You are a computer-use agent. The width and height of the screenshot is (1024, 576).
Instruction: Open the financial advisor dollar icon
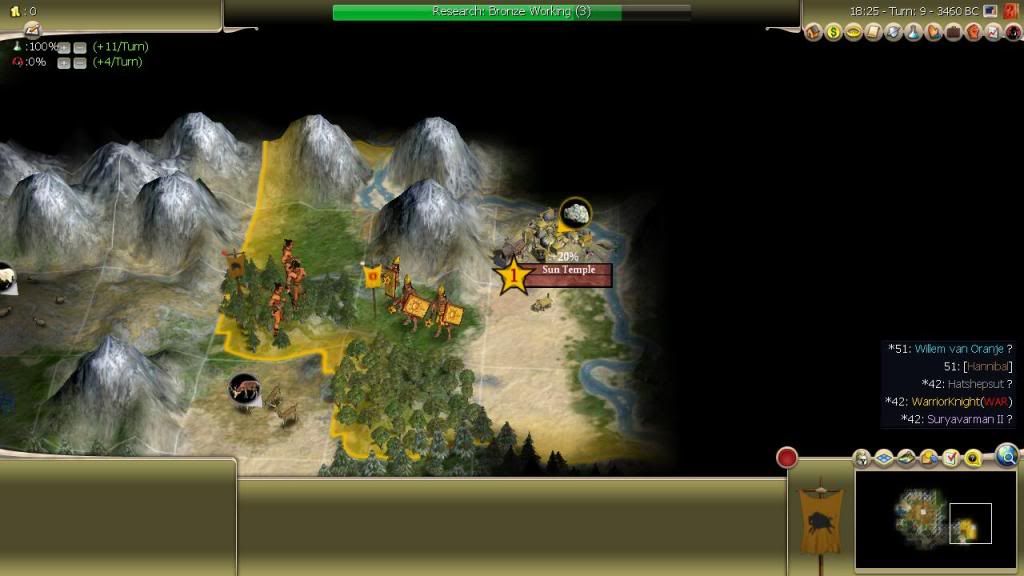coord(833,33)
